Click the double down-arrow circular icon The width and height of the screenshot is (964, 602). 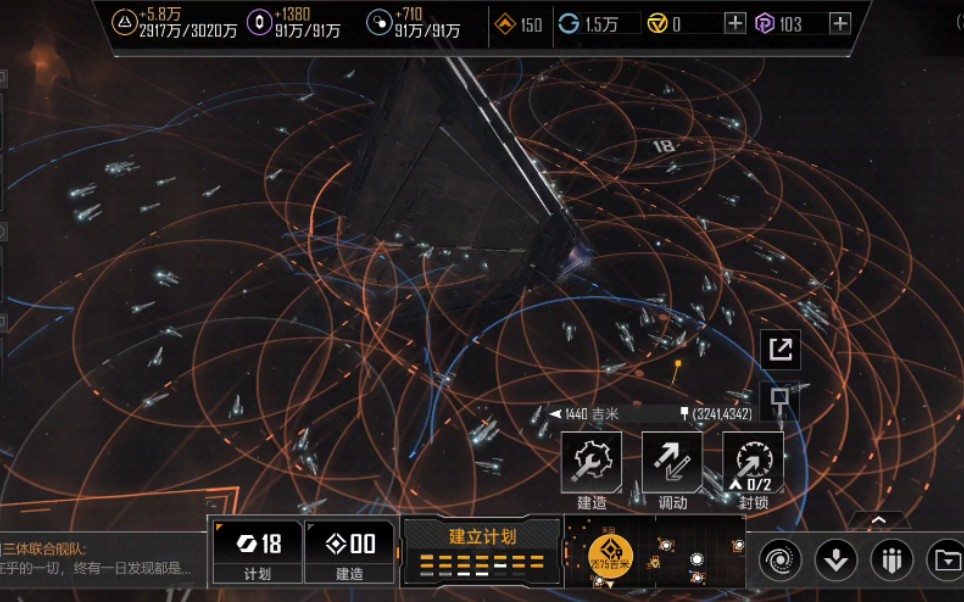click(836, 560)
